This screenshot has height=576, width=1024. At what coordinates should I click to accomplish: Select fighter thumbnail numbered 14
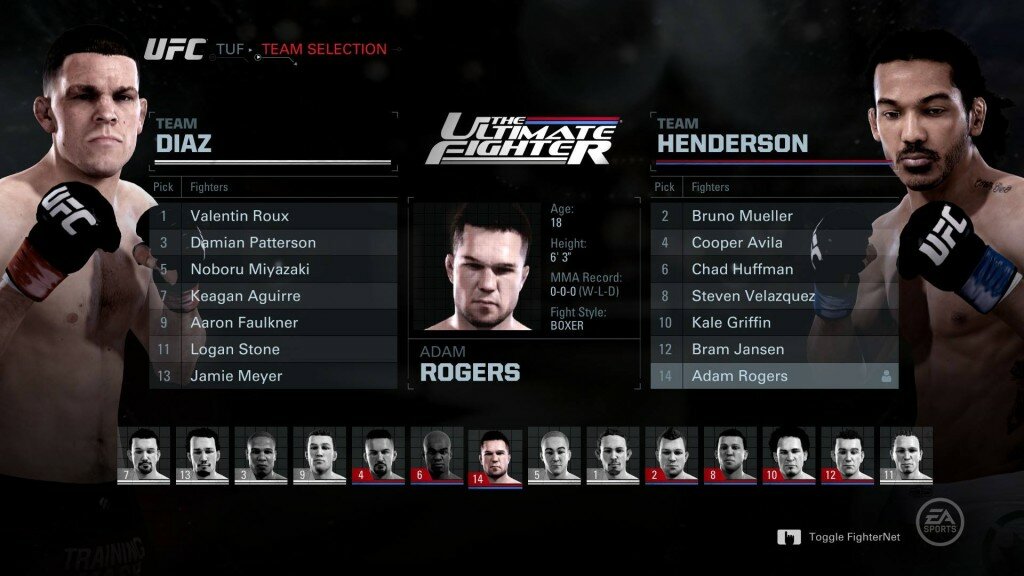click(x=495, y=458)
